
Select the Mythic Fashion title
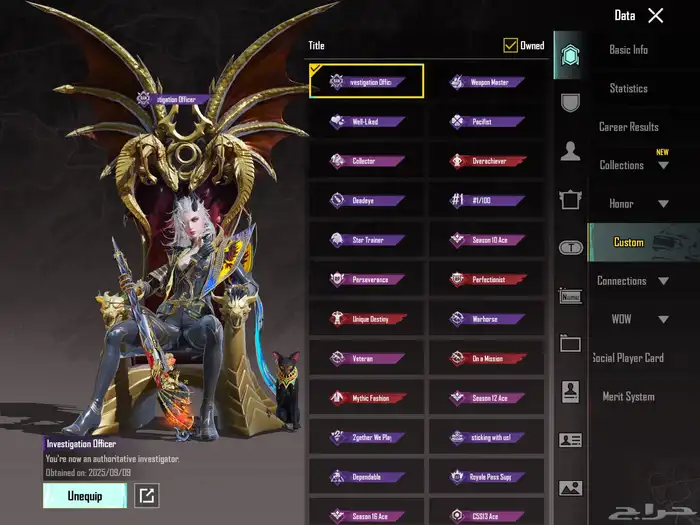(366, 398)
